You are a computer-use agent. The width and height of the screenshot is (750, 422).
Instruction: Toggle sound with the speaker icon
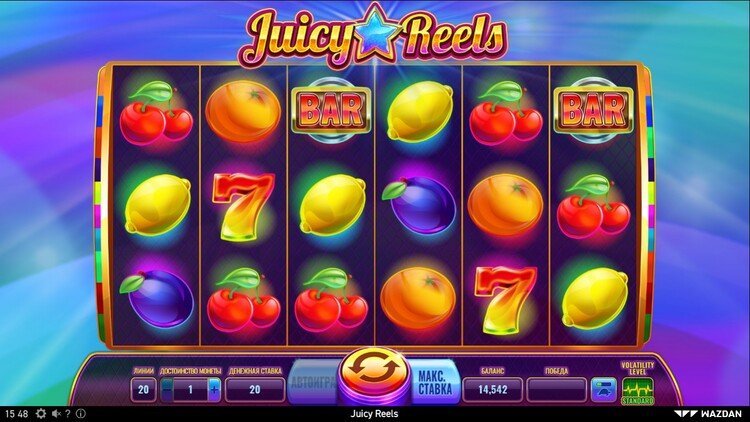[56, 413]
